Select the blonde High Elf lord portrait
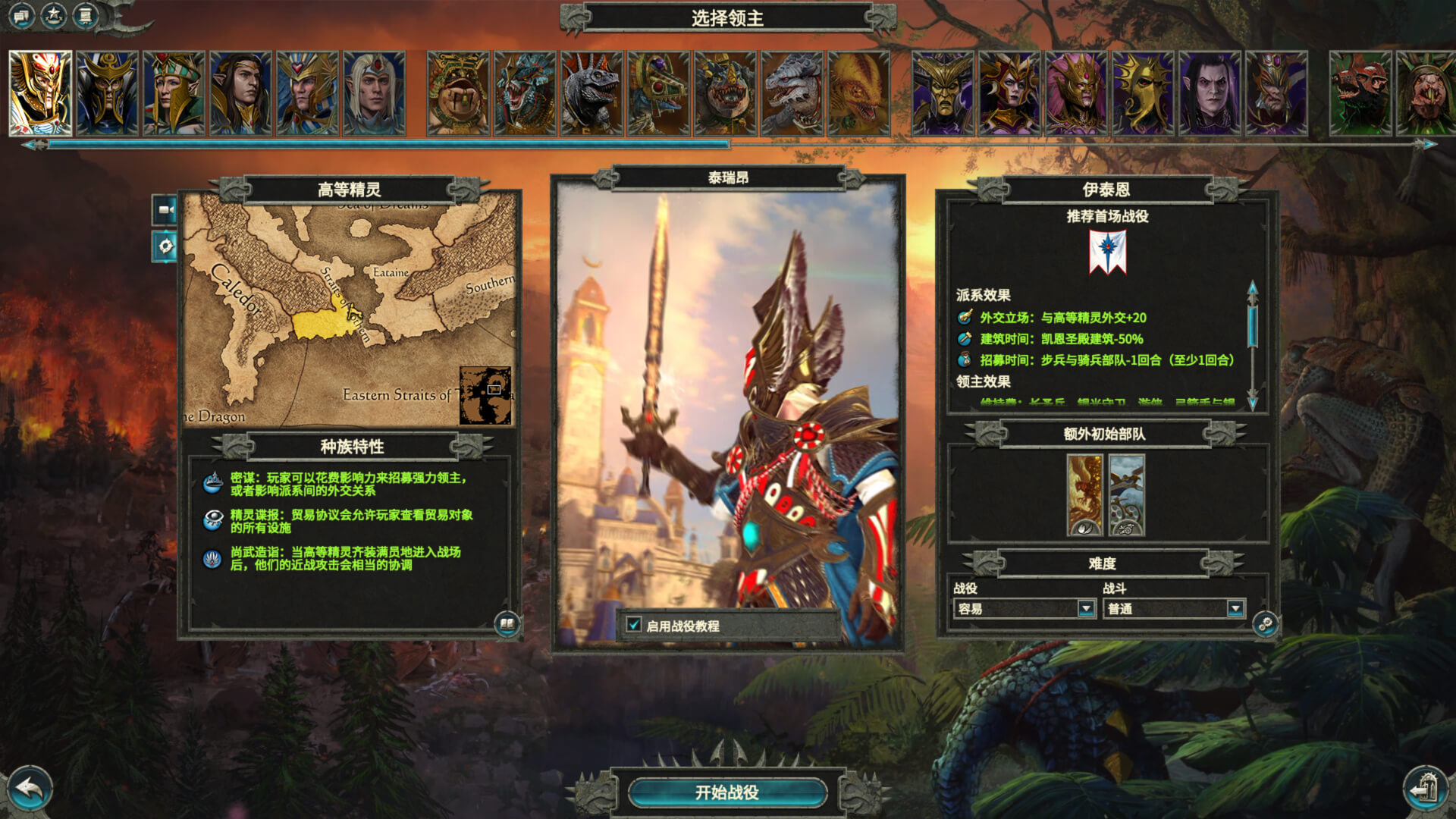Image resolution: width=1456 pixels, height=819 pixels. [374, 93]
